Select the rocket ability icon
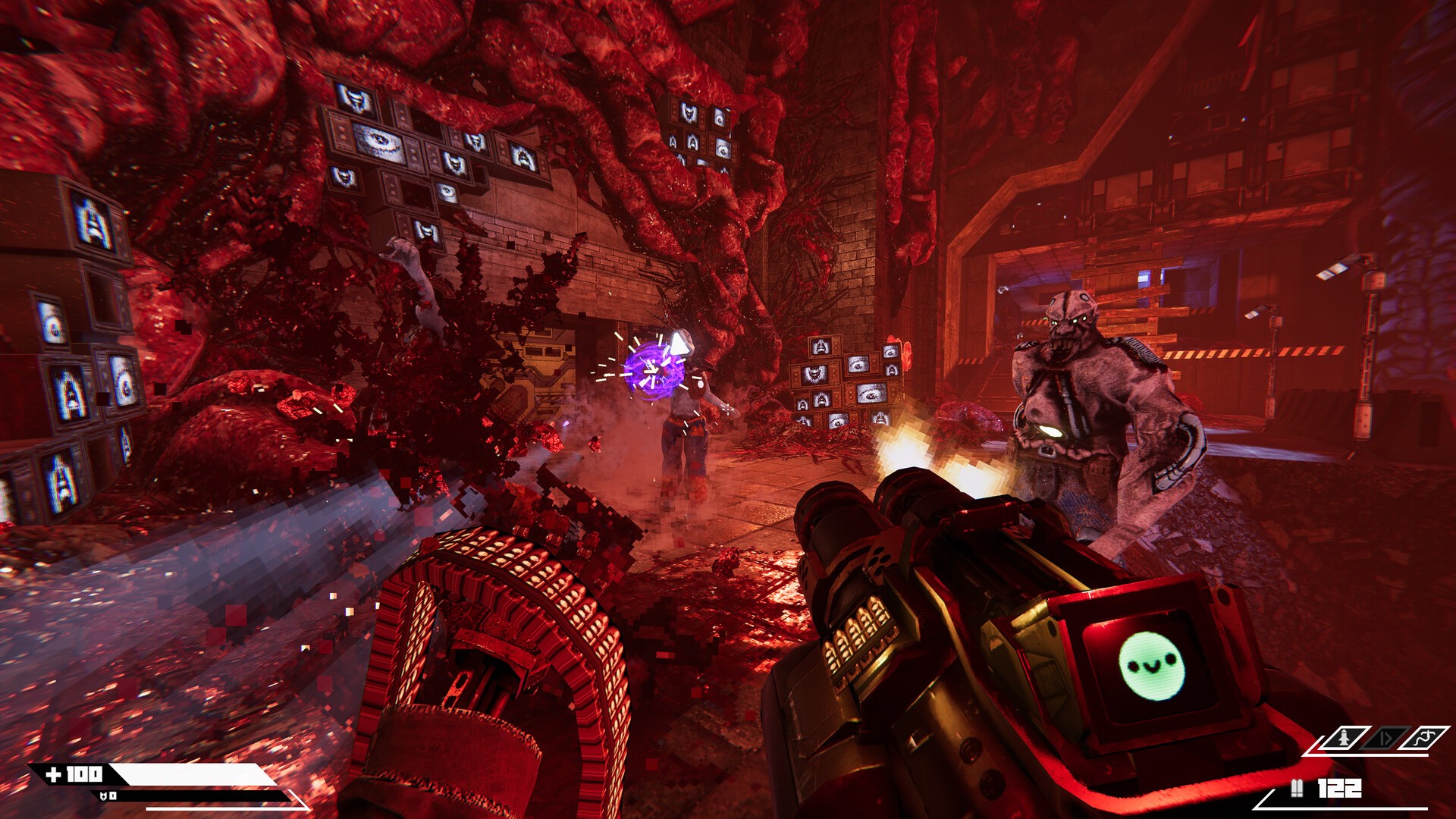 pyautogui.click(x=1345, y=737)
